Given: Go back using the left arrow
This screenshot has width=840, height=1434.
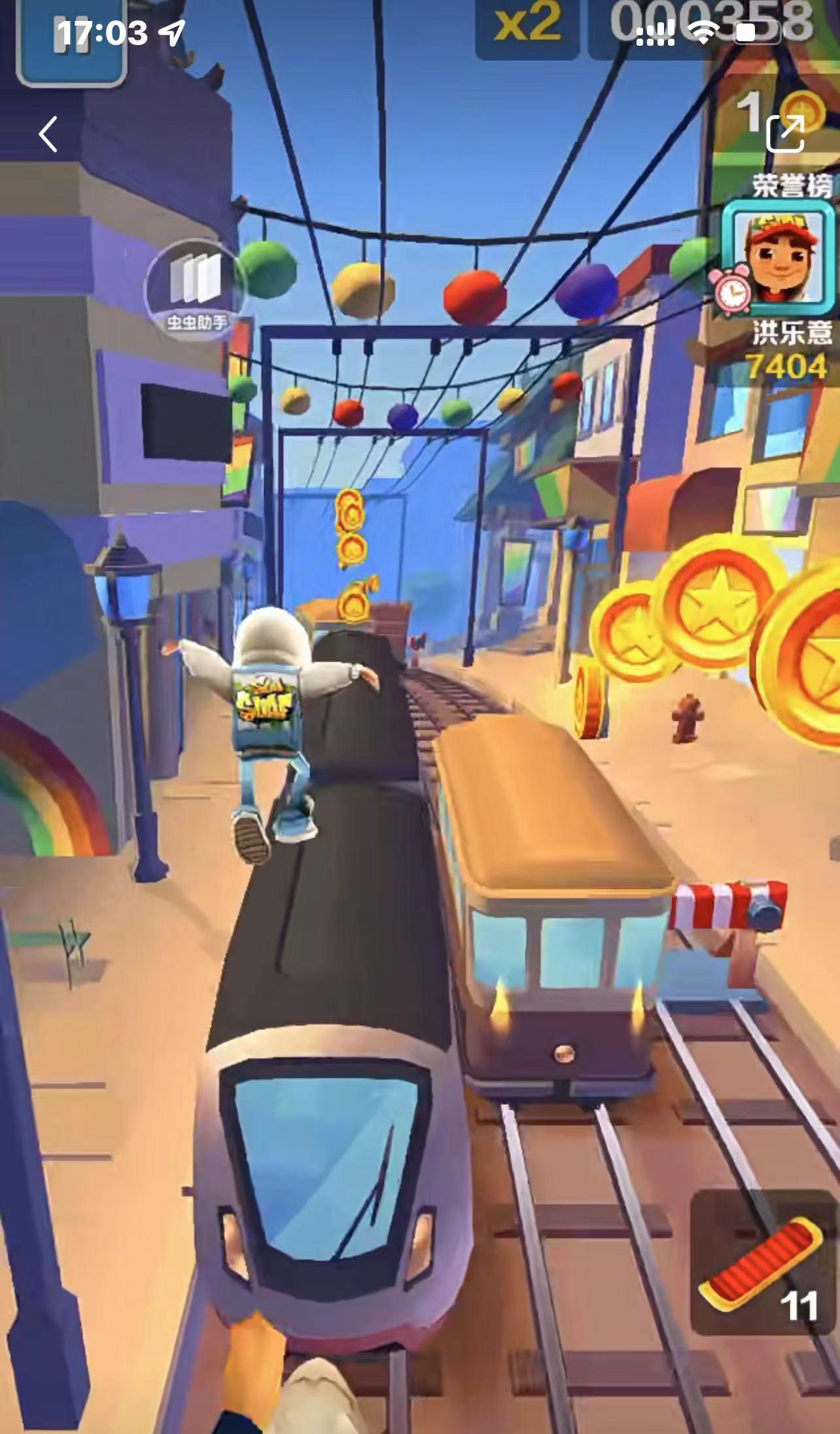Looking at the screenshot, I should coord(48,135).
